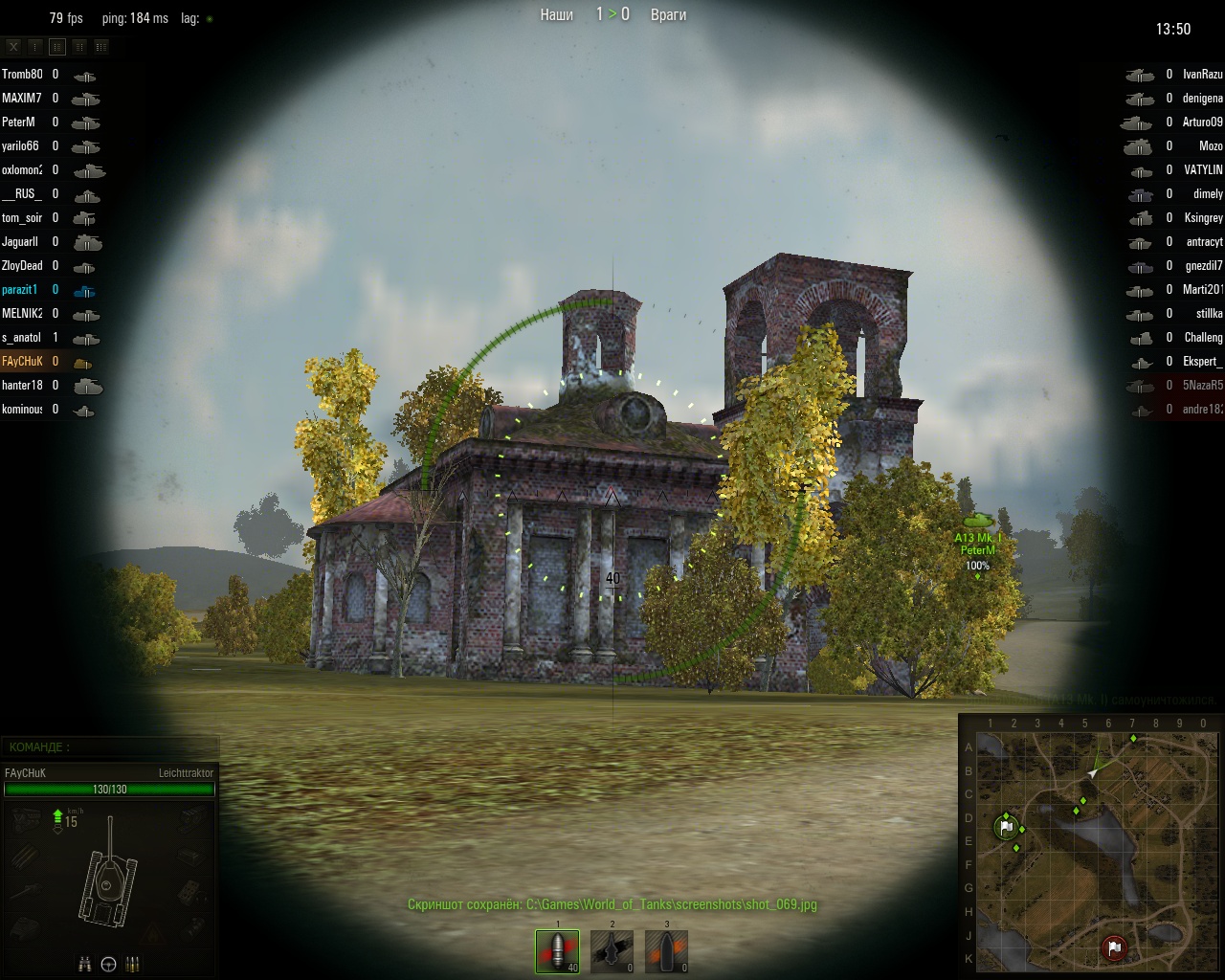Select player Tromb80 in the team list
The image size is (1225, 980).
(22, 74)
